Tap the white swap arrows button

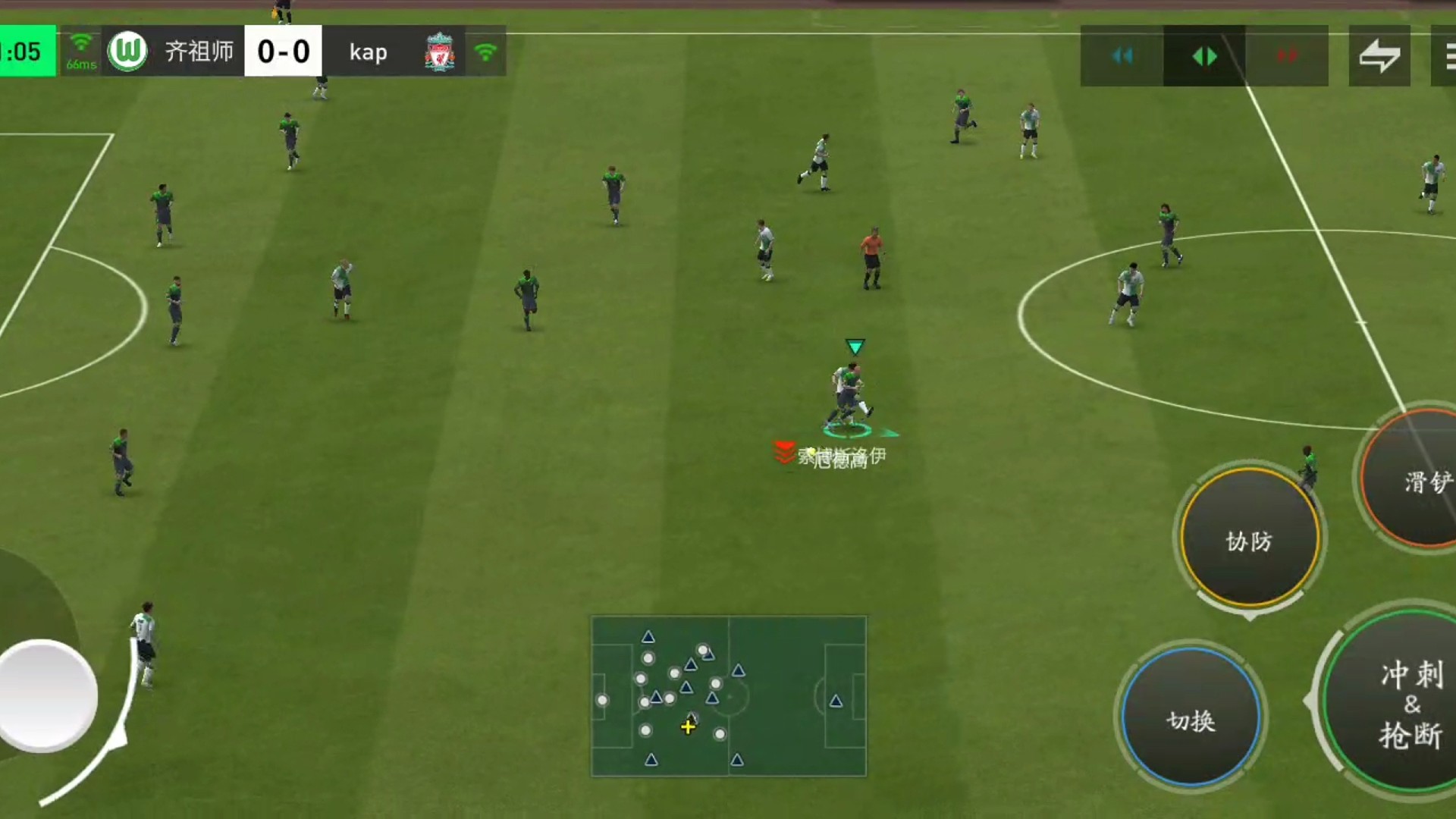pyautogui.click(x=1379, y=55)
